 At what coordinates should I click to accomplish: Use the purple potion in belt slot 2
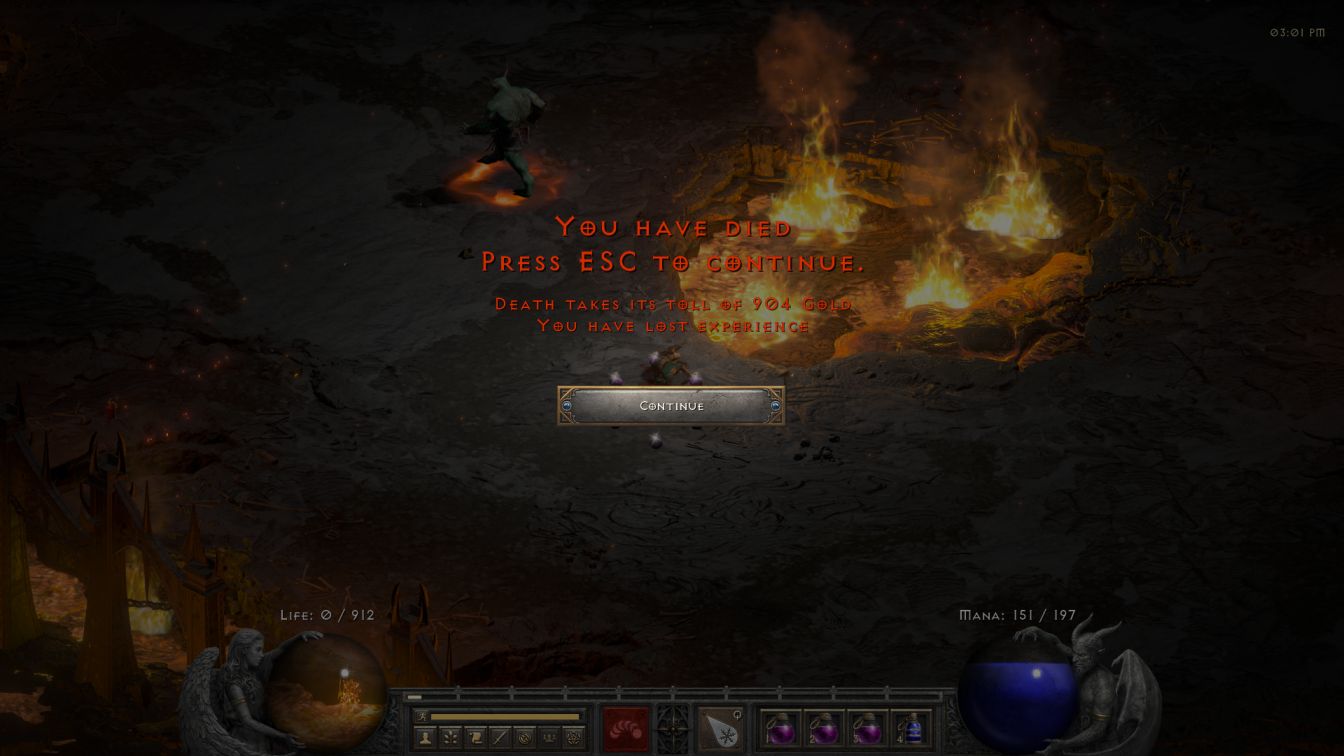[x=823, y=729]
